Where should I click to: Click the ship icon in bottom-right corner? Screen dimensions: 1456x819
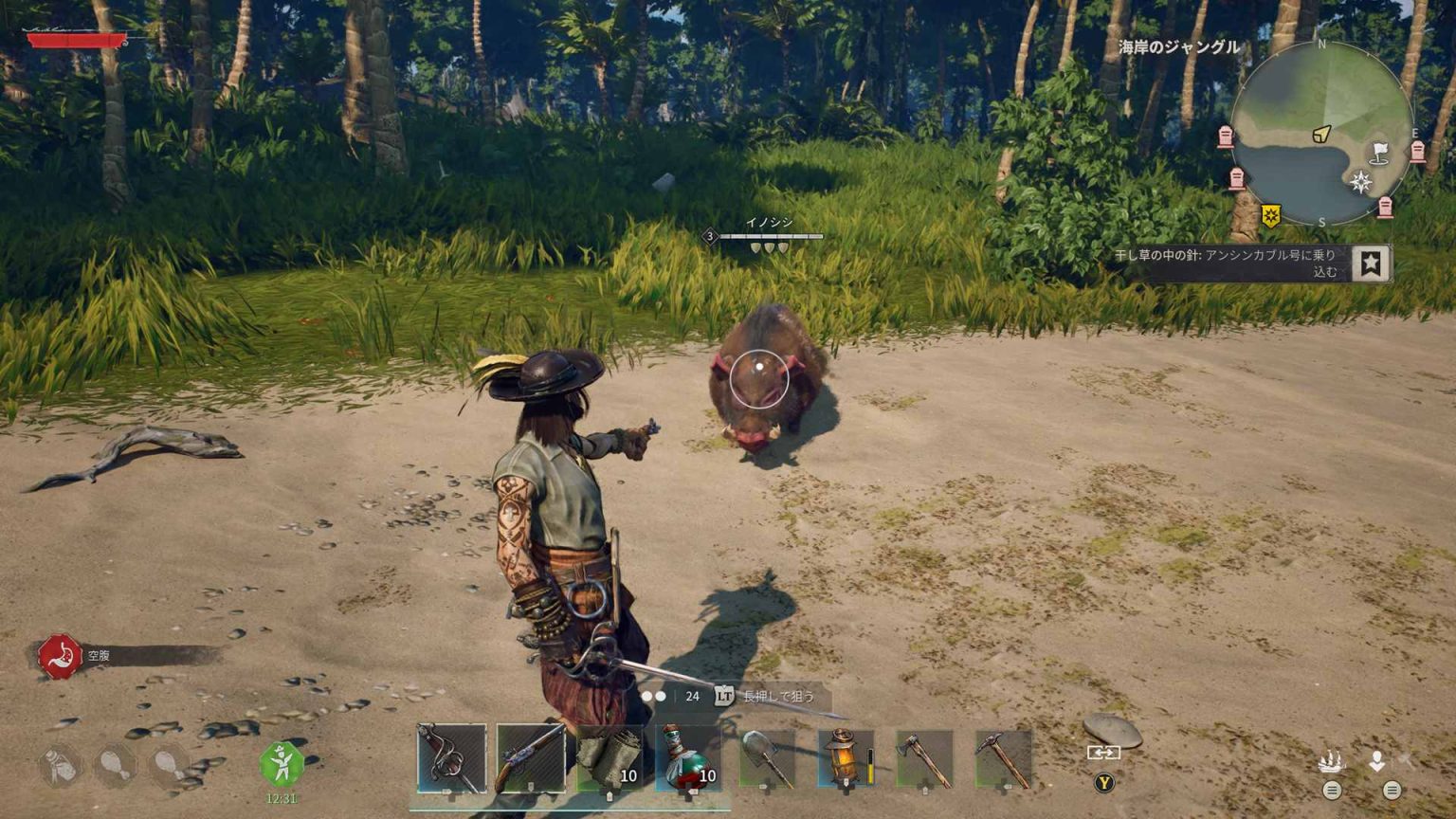(x=1331, y=761)
